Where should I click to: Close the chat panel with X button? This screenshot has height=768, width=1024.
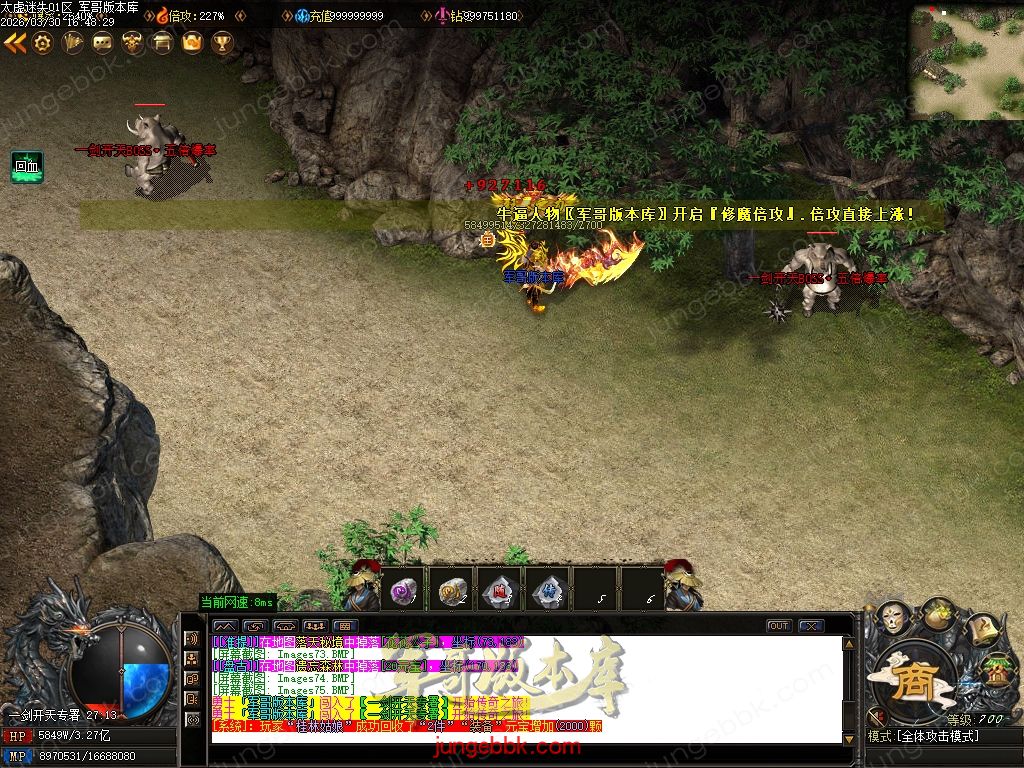(x=811, y=626)
